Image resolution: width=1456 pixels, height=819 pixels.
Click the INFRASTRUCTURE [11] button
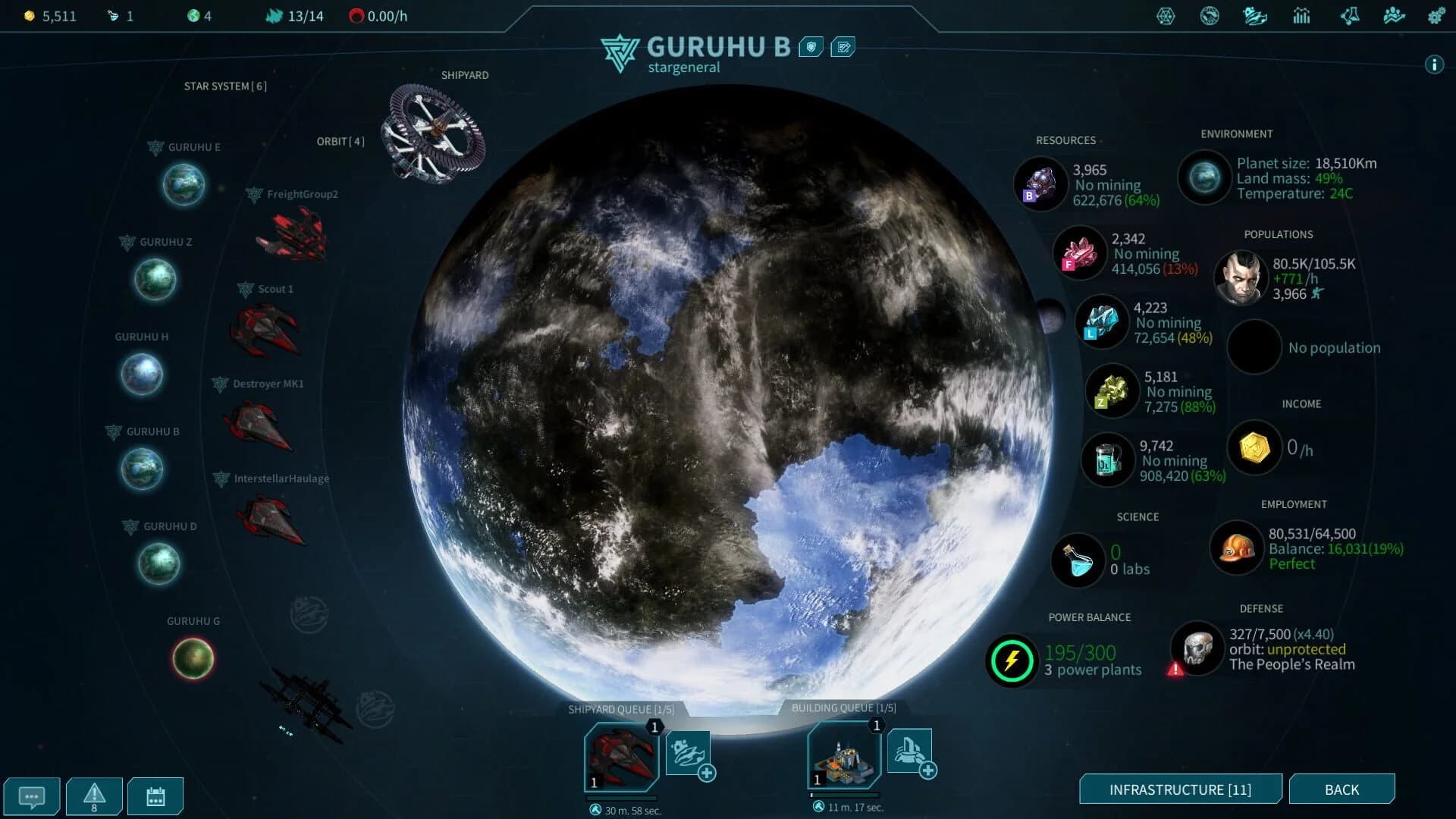(x=1181, y=789)
